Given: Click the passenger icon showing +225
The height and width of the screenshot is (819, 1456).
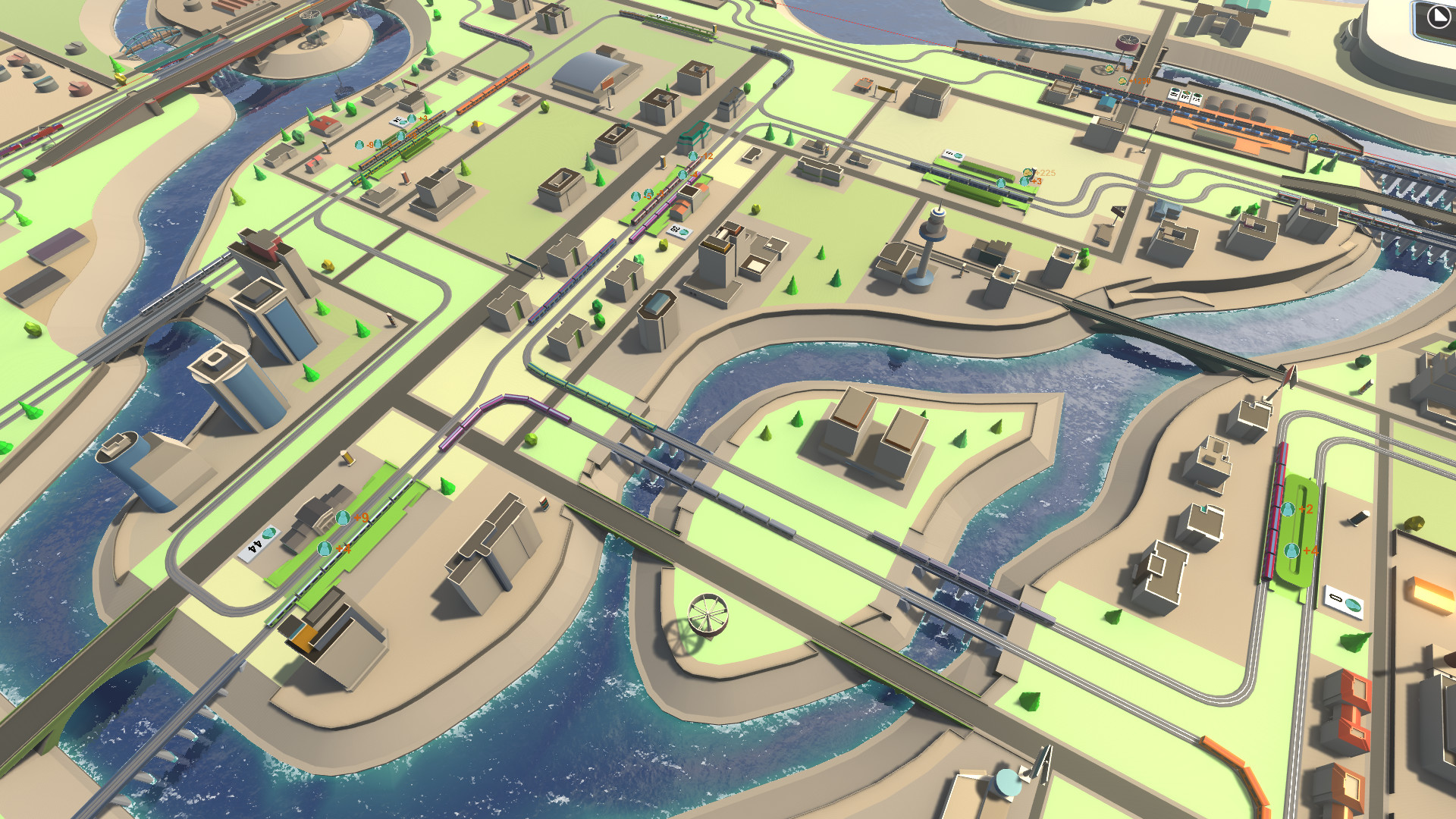Looking at the screenshot, I should [1028, 172].
